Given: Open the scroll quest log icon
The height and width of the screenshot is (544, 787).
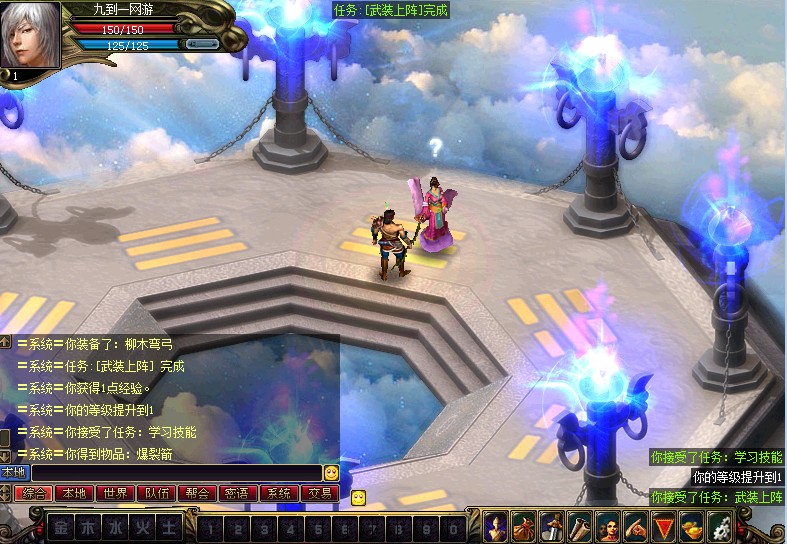Looking at the screenshot, I should [x=580, y=525].
